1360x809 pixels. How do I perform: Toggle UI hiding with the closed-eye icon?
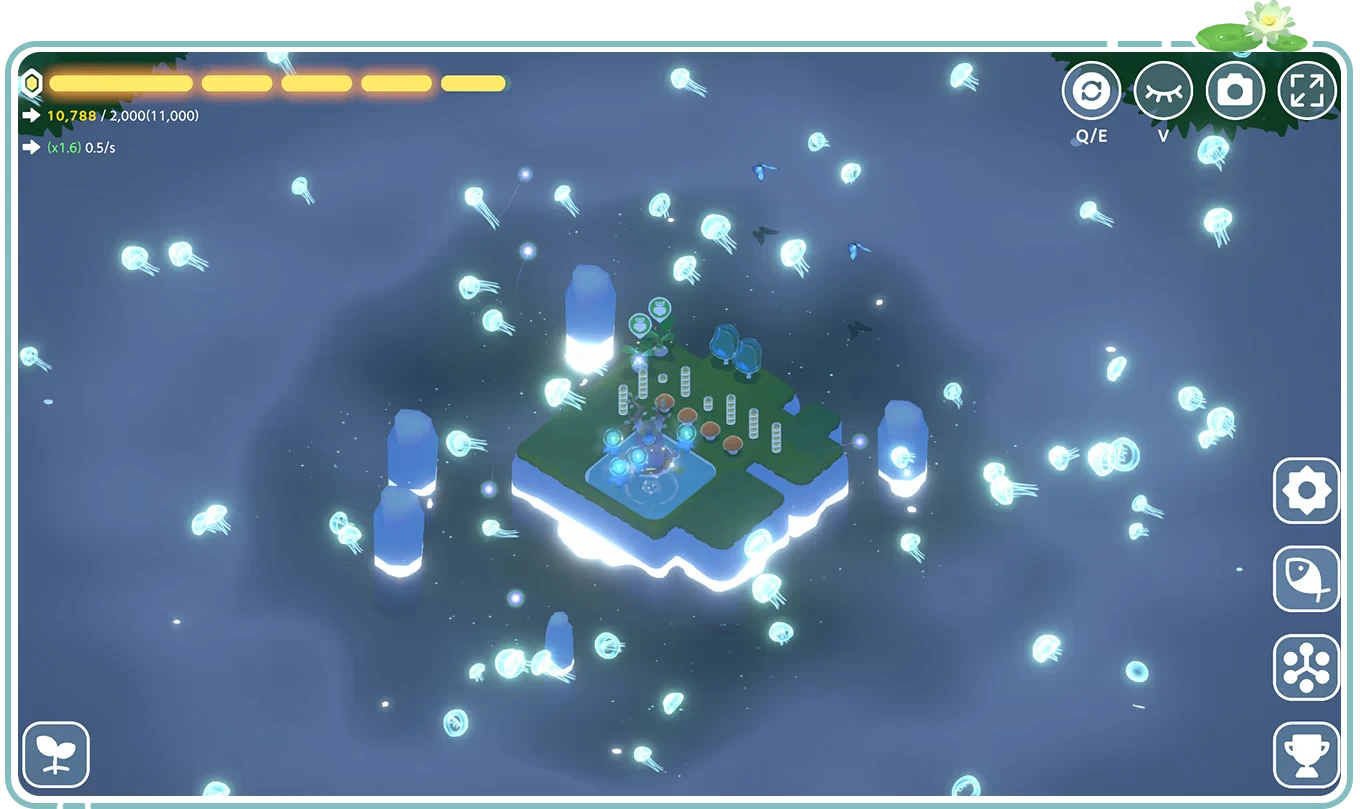pyautogui.click(x=1163, y=90)
